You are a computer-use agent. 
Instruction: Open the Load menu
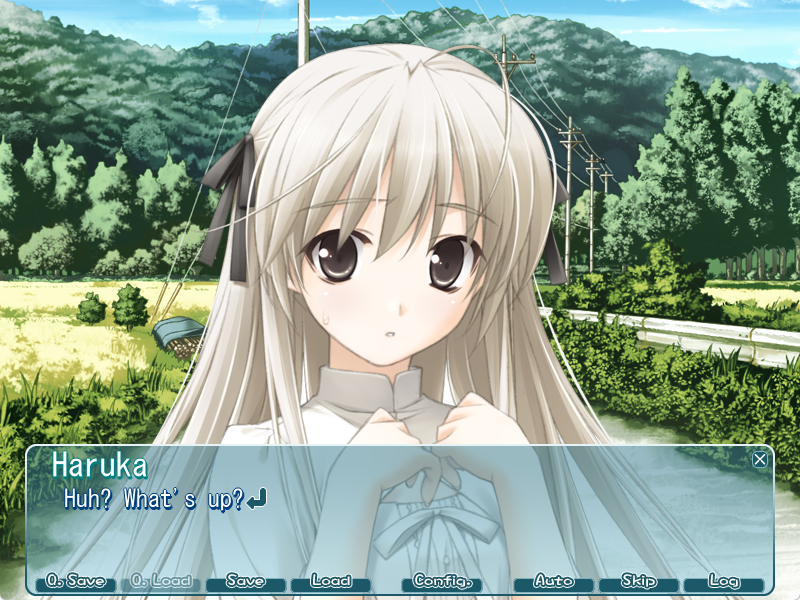click(331, 581)
